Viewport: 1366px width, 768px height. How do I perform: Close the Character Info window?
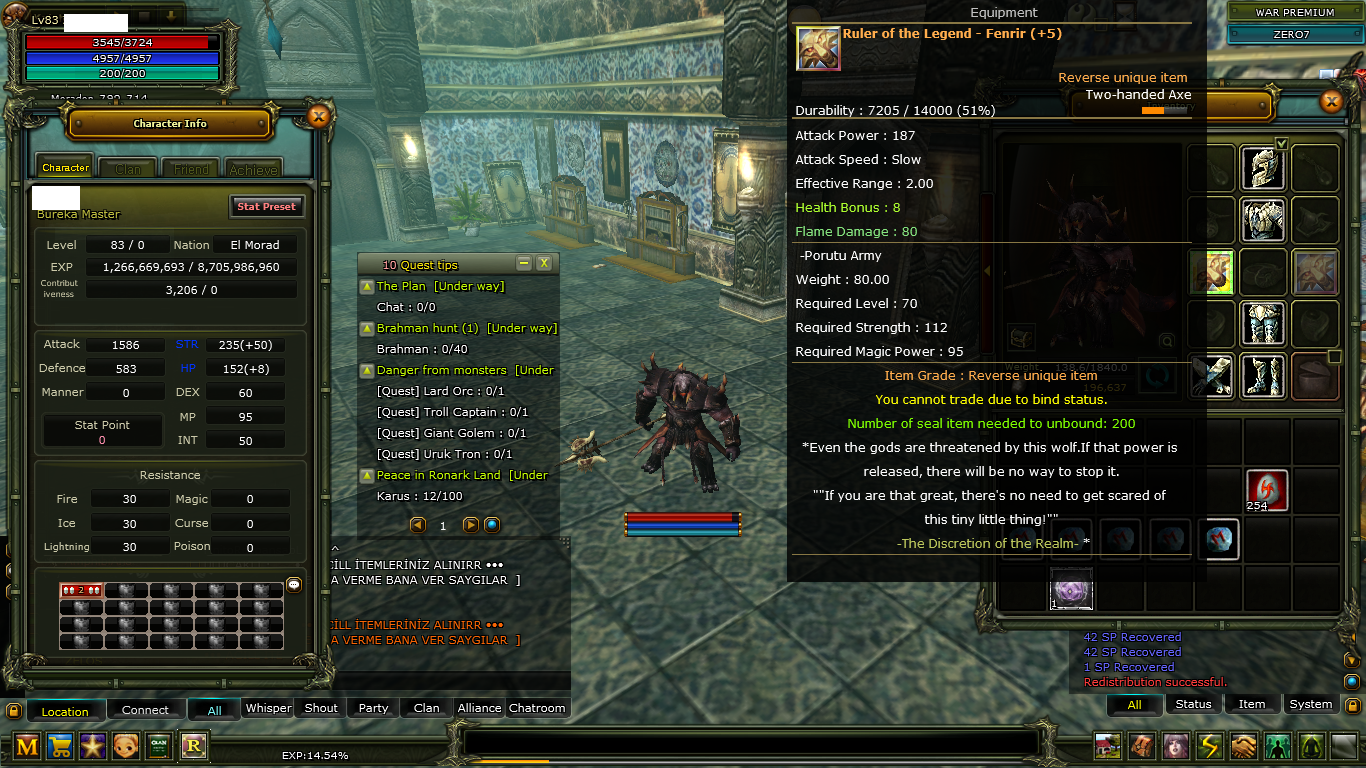click(x=318, y=116)
